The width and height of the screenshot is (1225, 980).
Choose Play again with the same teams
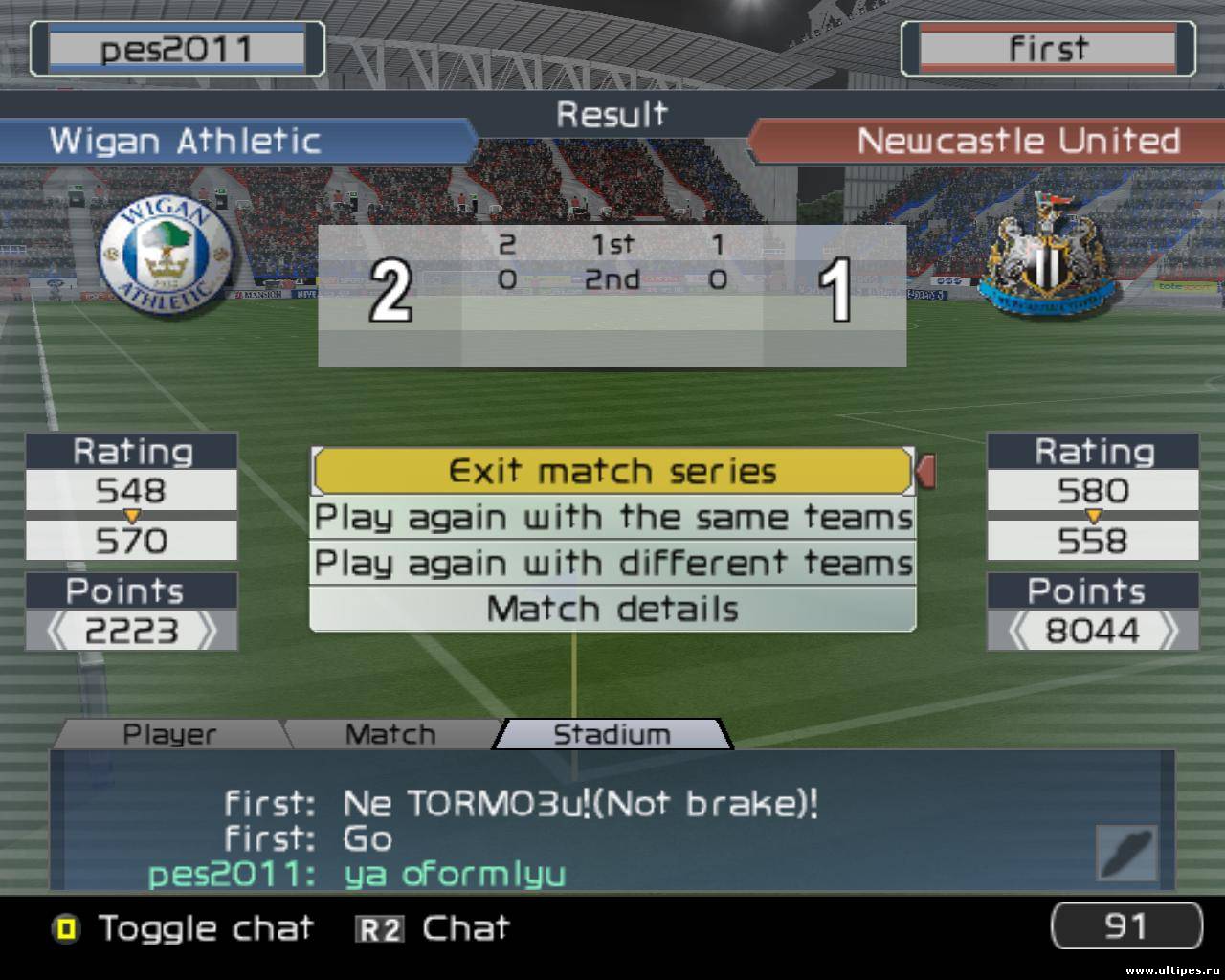tap(612, 518)
